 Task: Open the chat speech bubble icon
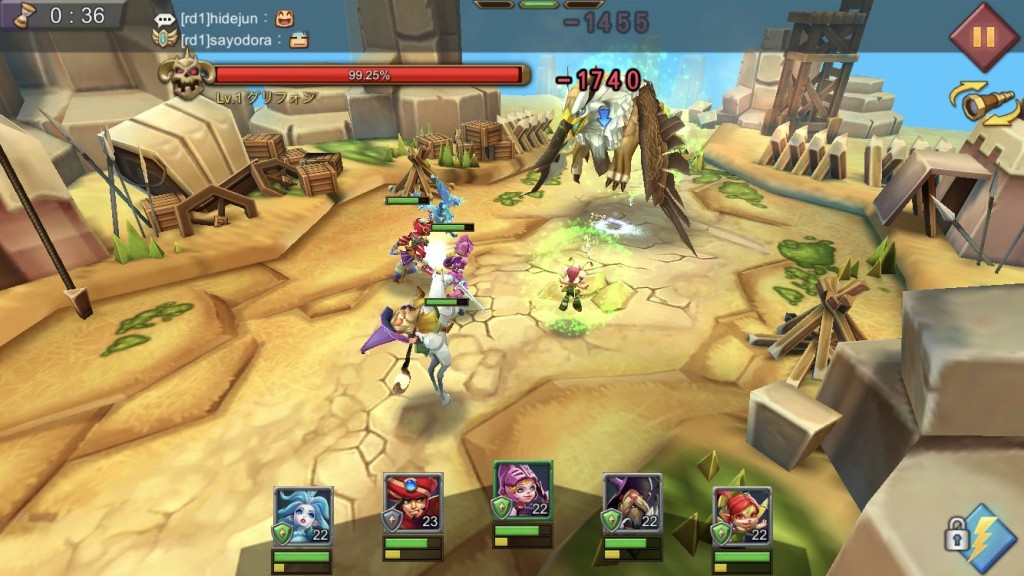165,18
